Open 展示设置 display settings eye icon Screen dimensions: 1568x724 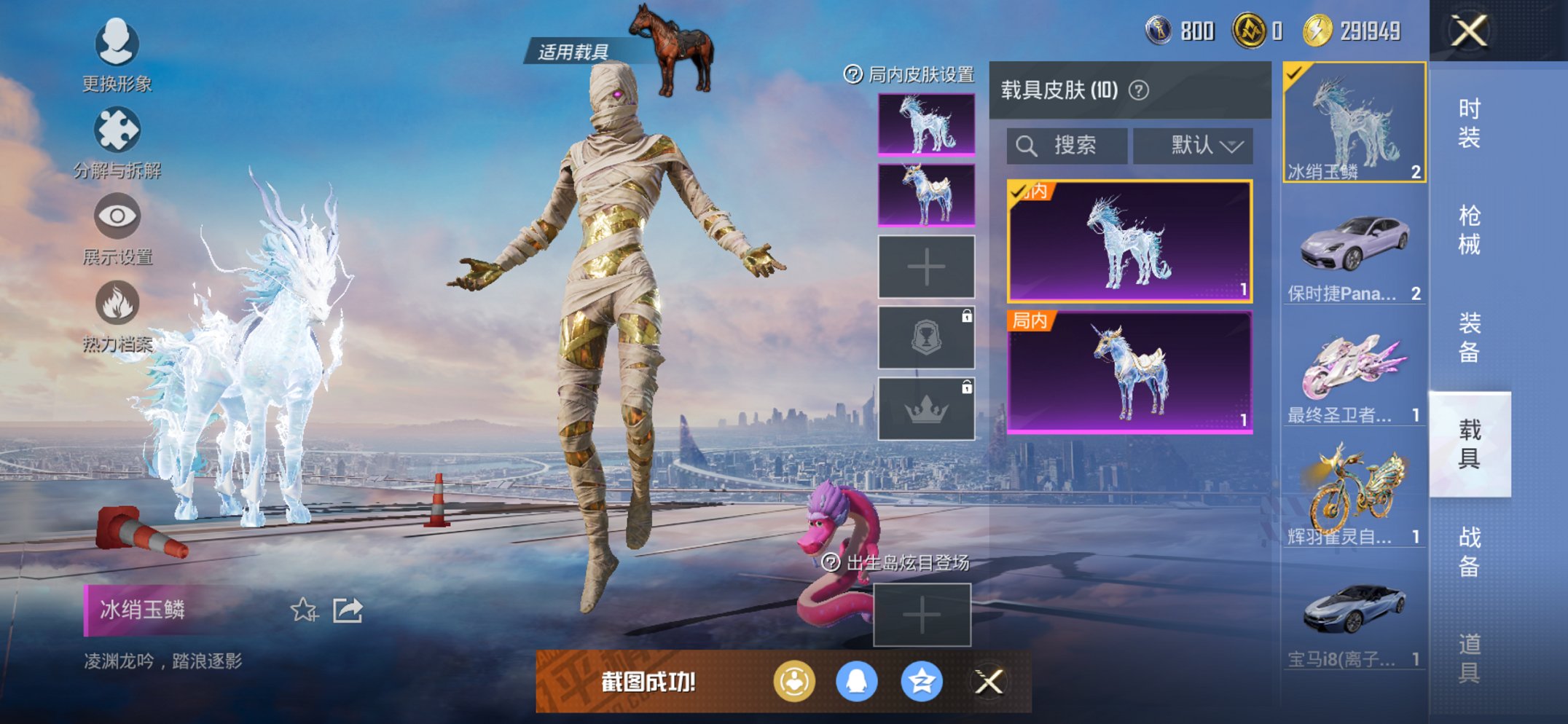click(x=119, y=216)
